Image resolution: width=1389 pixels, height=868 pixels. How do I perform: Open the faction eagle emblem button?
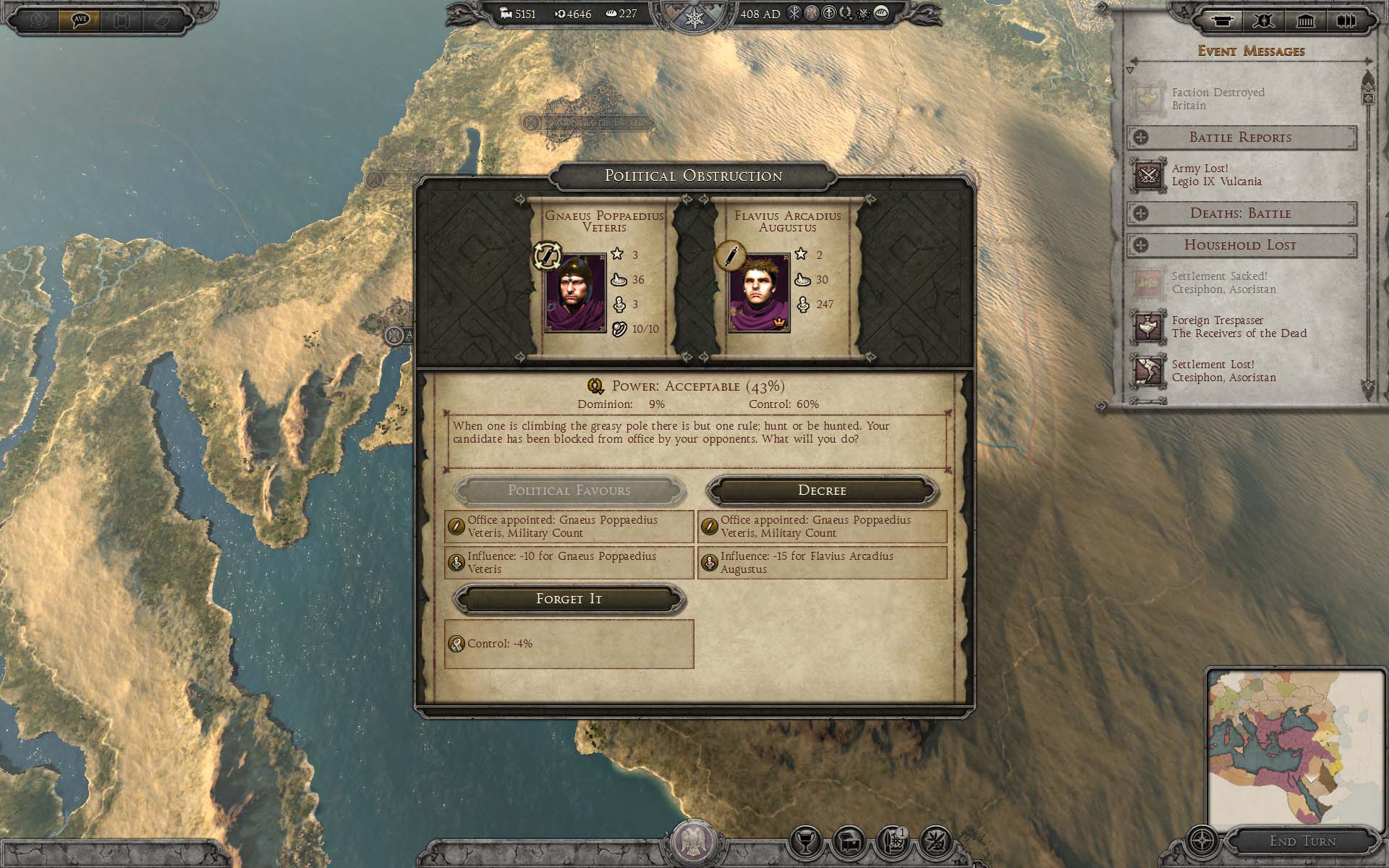point(694,843)
